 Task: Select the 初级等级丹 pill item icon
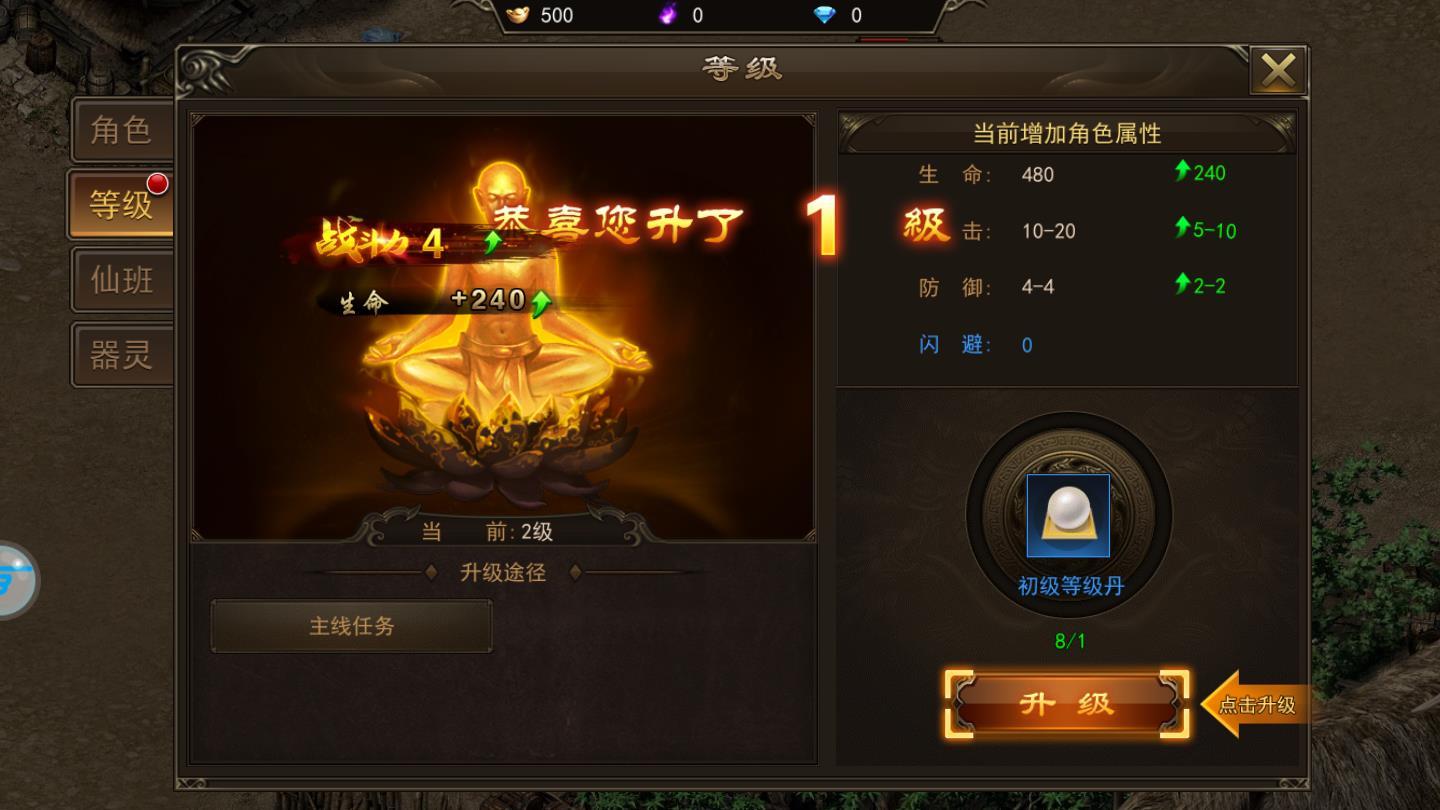pos(1070,514)
